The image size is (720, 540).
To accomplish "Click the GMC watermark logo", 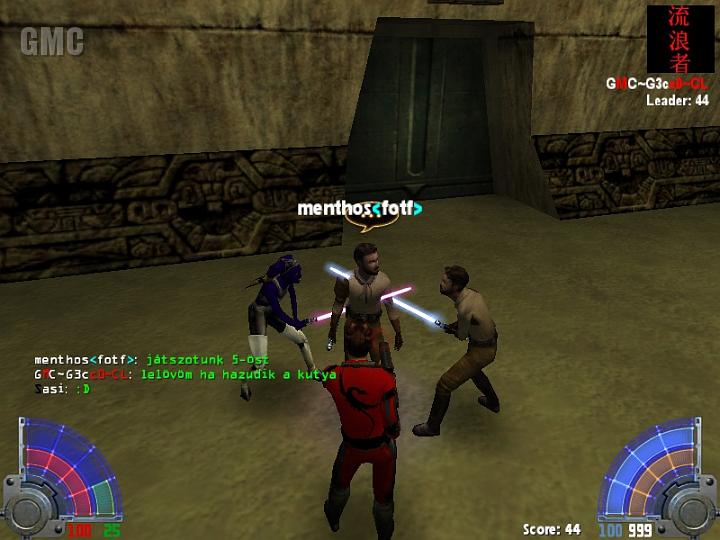I will 52,42.
